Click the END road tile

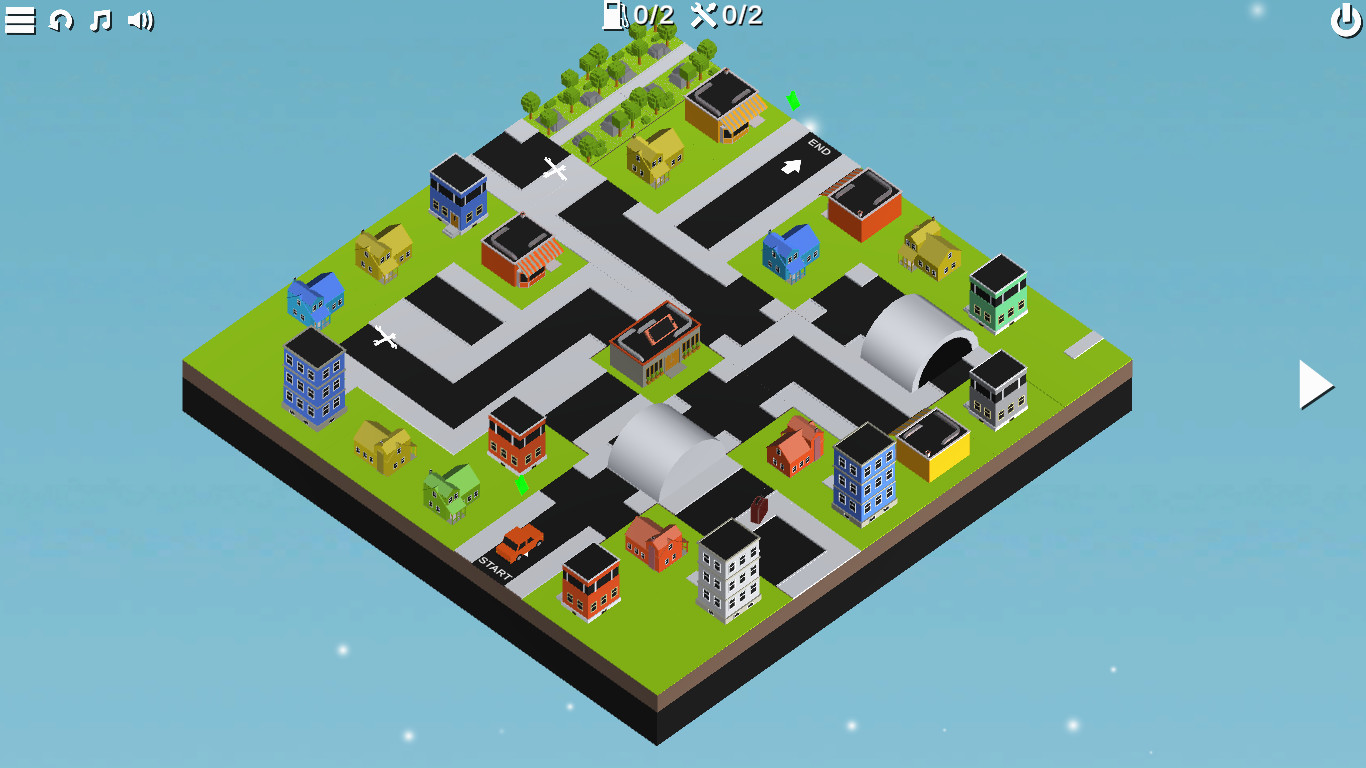click(822, 147)
